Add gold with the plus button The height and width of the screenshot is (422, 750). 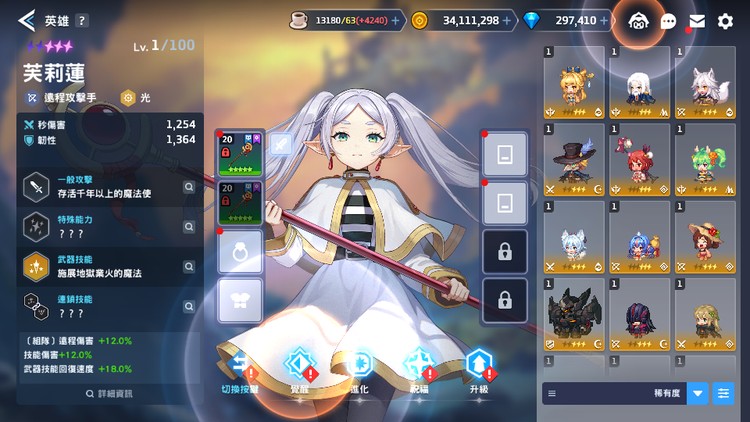click(x=509, y=20)
